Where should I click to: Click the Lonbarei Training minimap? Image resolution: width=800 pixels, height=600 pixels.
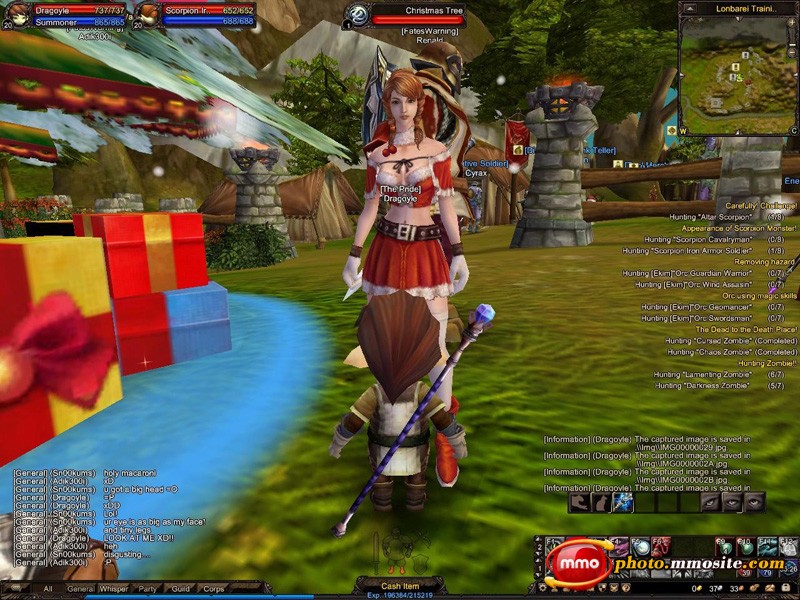tap(738, 70)
